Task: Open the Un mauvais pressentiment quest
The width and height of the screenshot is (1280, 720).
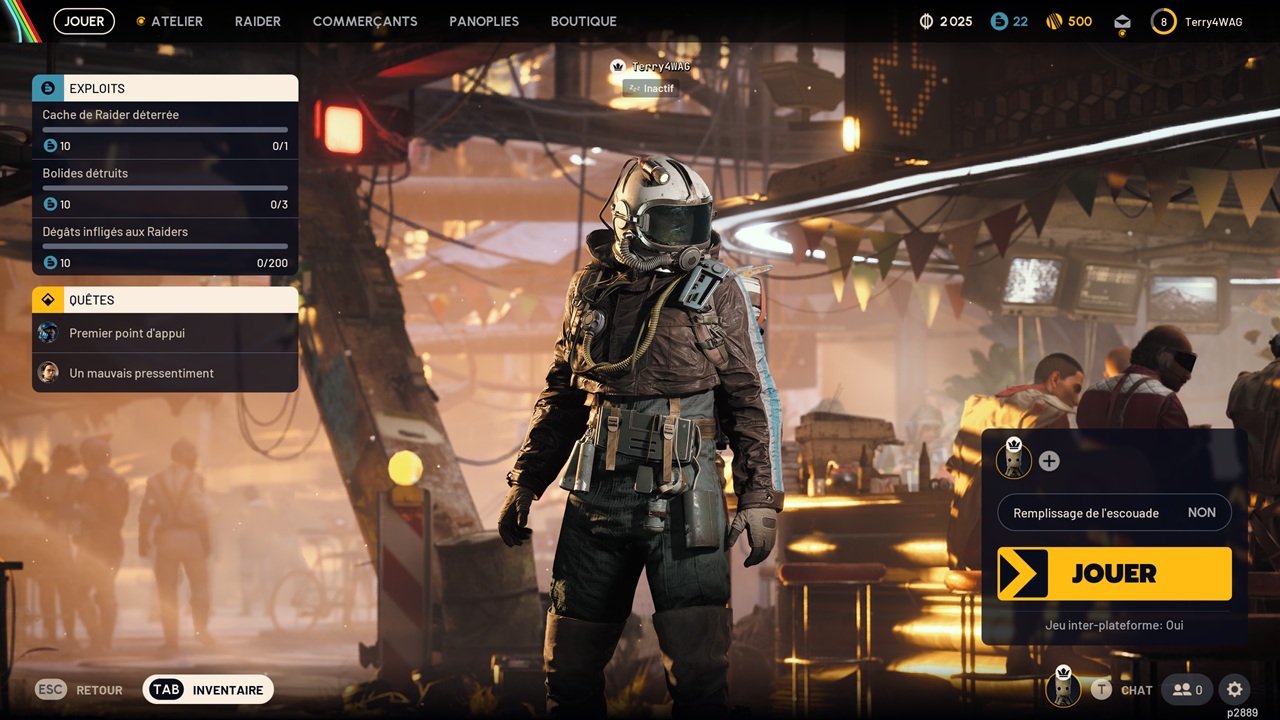Action: point(165,373)
